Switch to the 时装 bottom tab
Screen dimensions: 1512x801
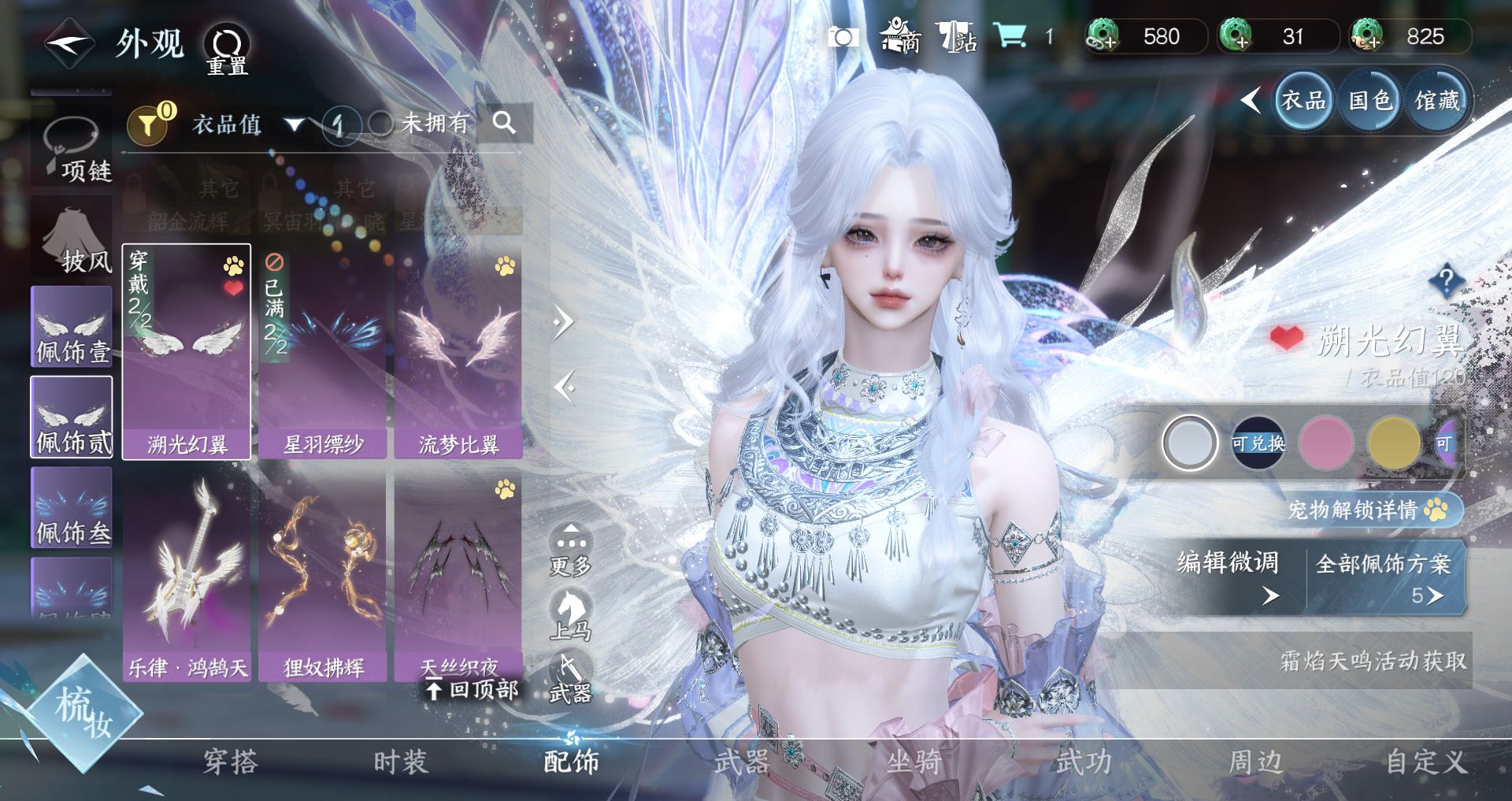tap(400, 762)
